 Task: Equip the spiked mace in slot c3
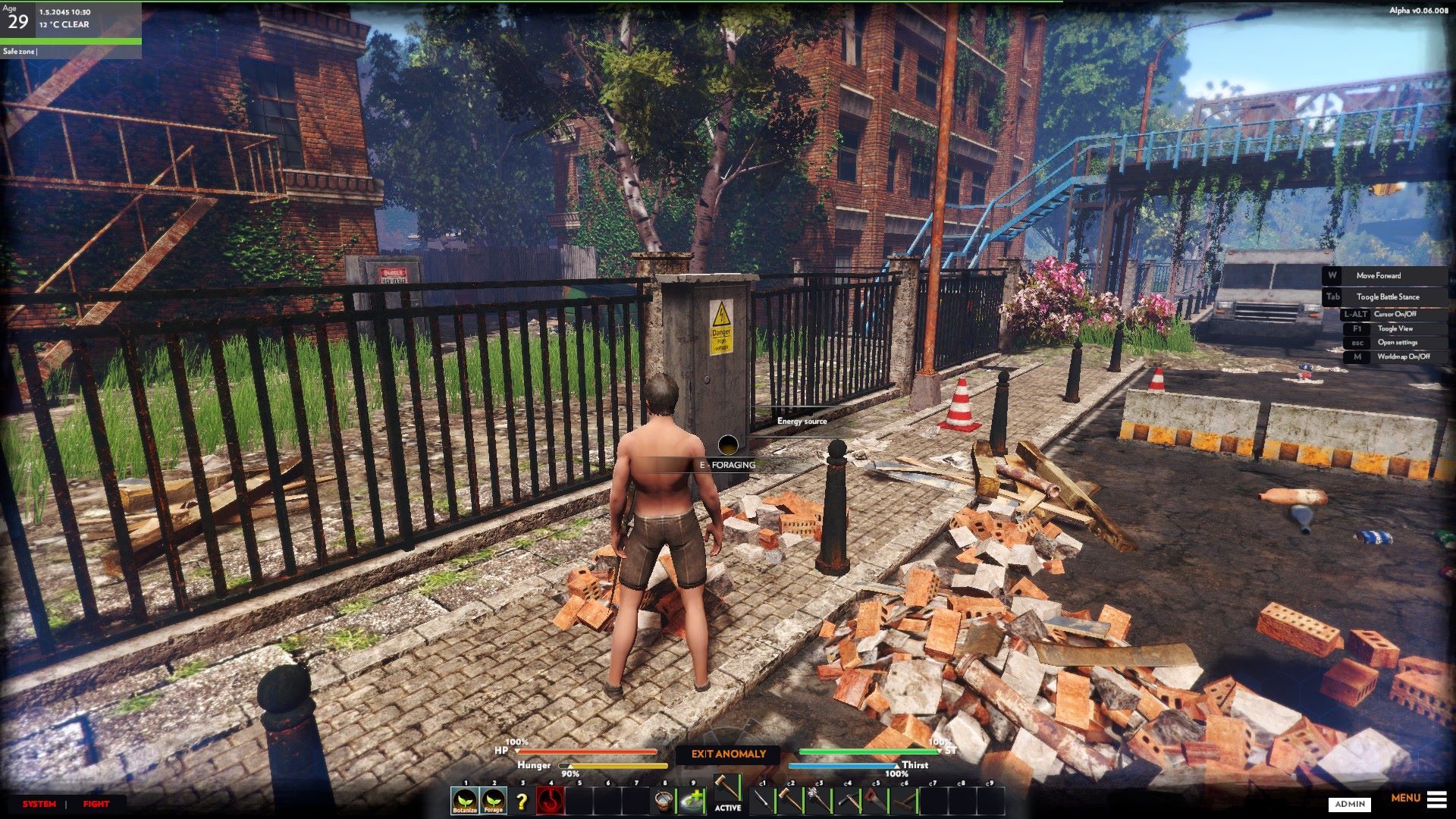(819, 800)
